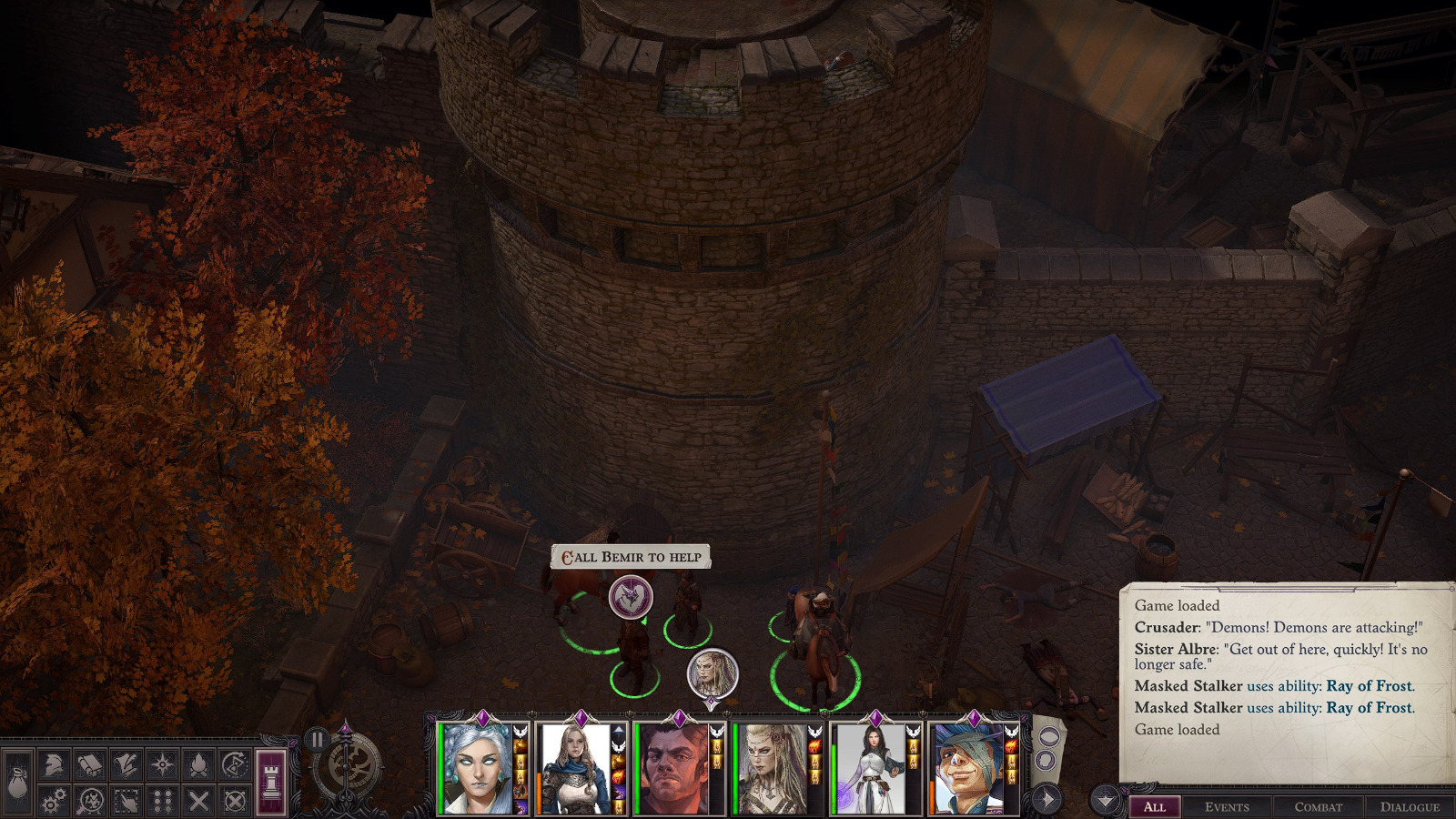The image size is (1456, 819).
Task: Switch the log to the Events tab
Action: pyautogui.click(x=1227, y=806)
